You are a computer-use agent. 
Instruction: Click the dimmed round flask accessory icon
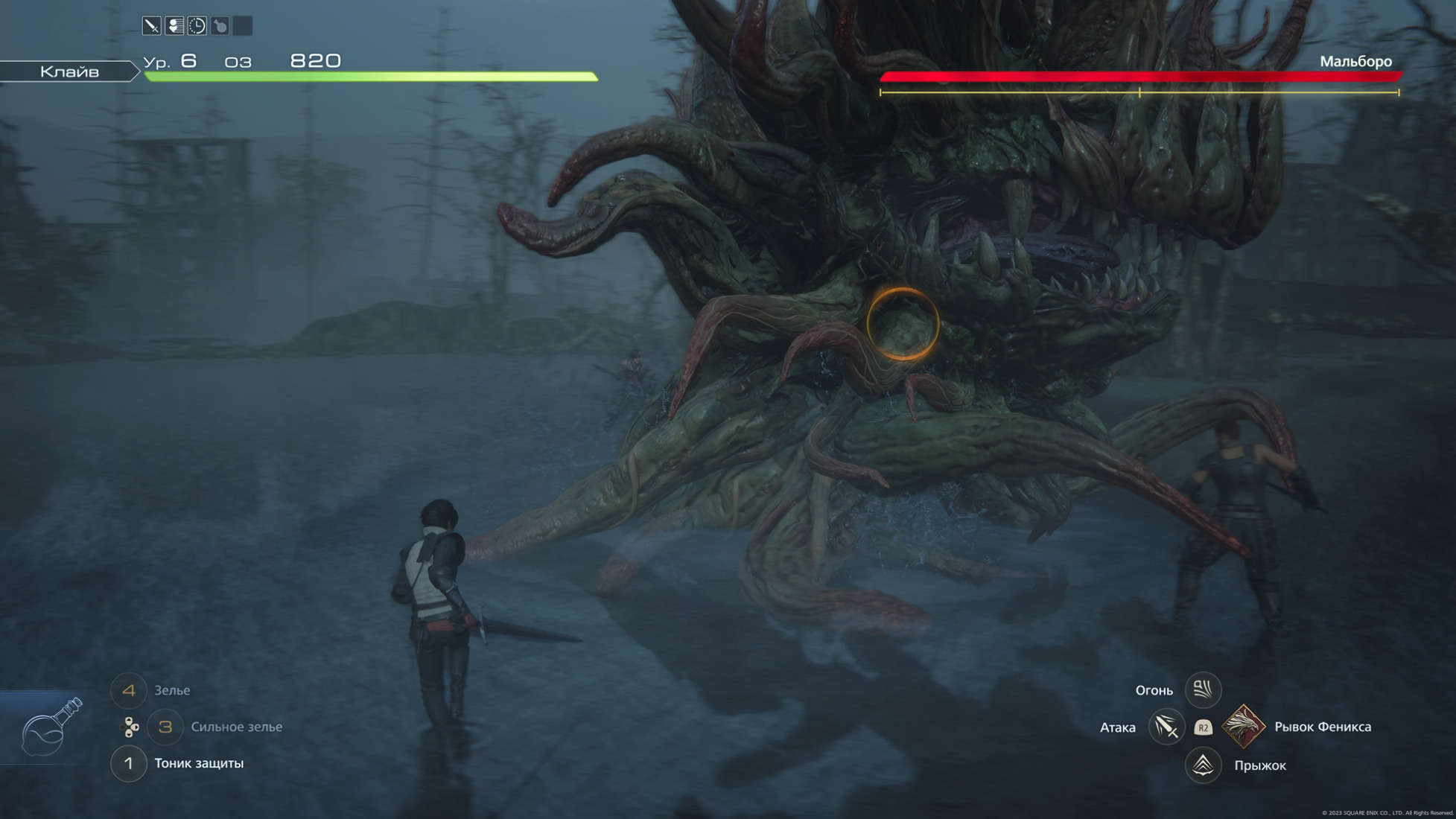[x=220, y=26]
